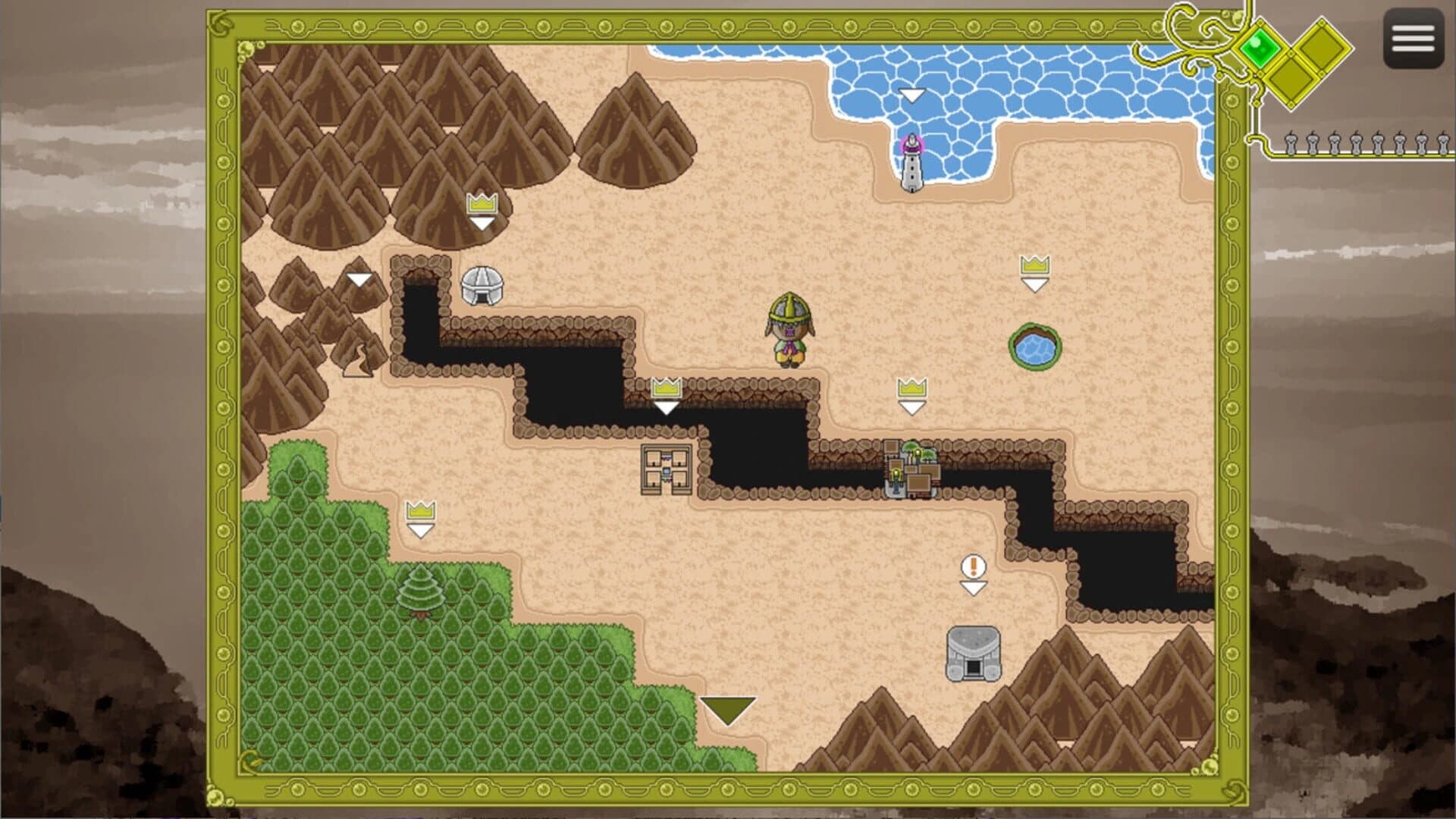Select the white arrow above the lighthouse
This screenshot has width=1456, height=819.
tap(912, 95)
